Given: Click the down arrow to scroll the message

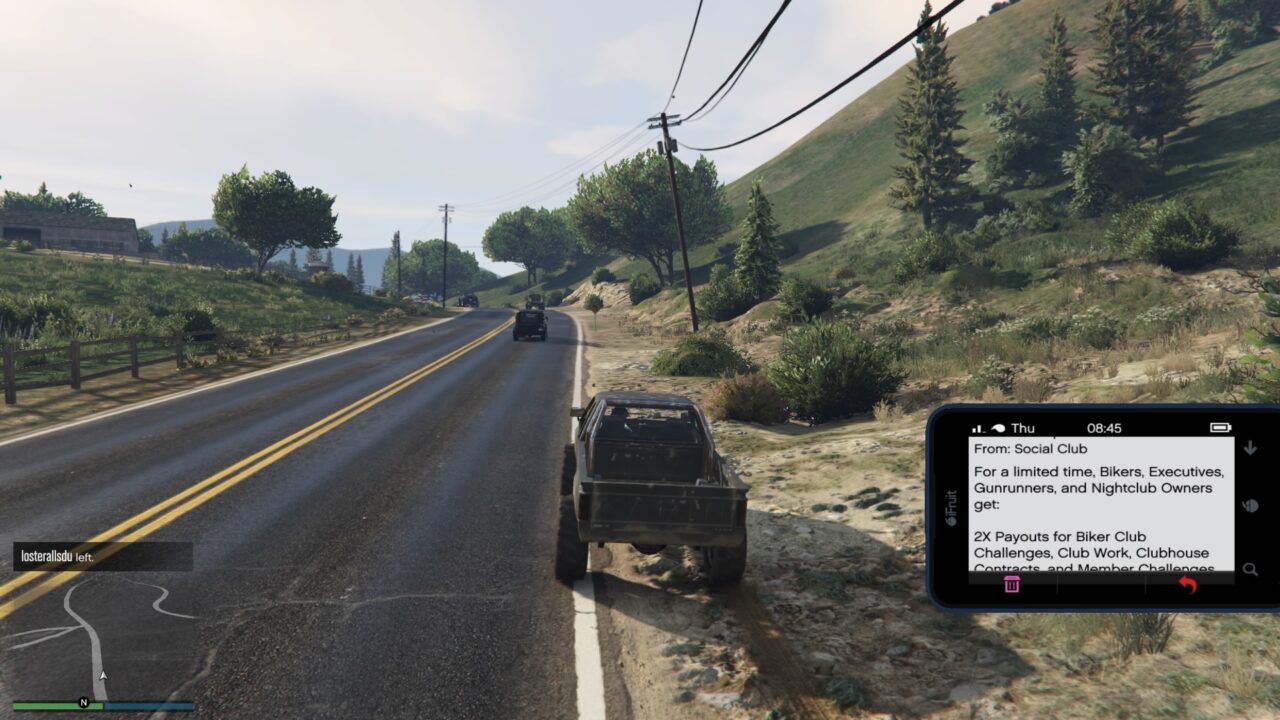Looking at the screenshot, I should click(1250, 447).
